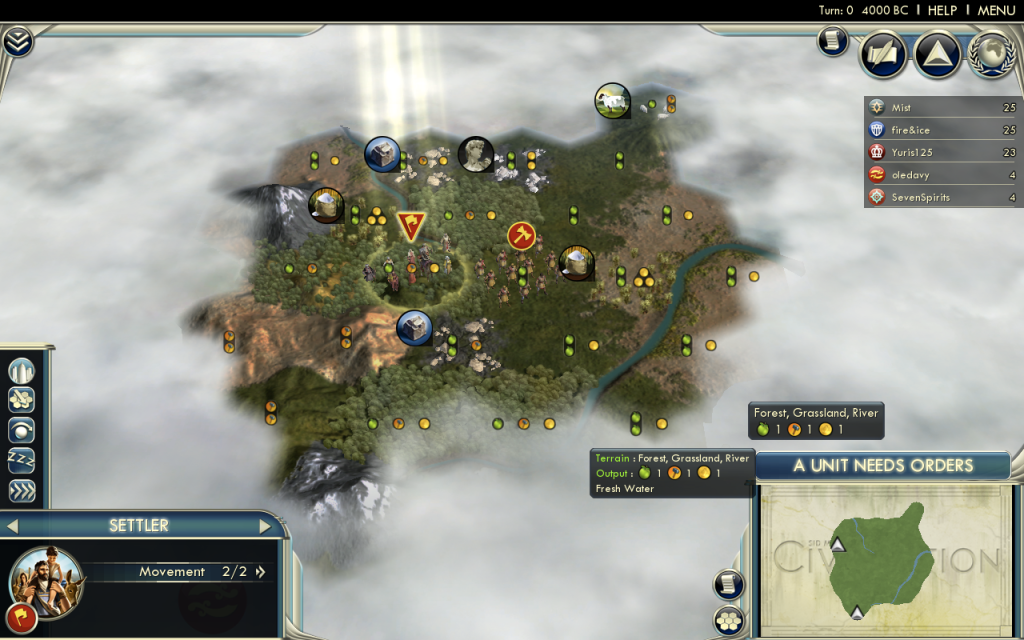Image resolution: width=1024 pixels, height=640 pixels.
Task: Open the quill and parchment advisor panel
Action: [x=884, y=54]
